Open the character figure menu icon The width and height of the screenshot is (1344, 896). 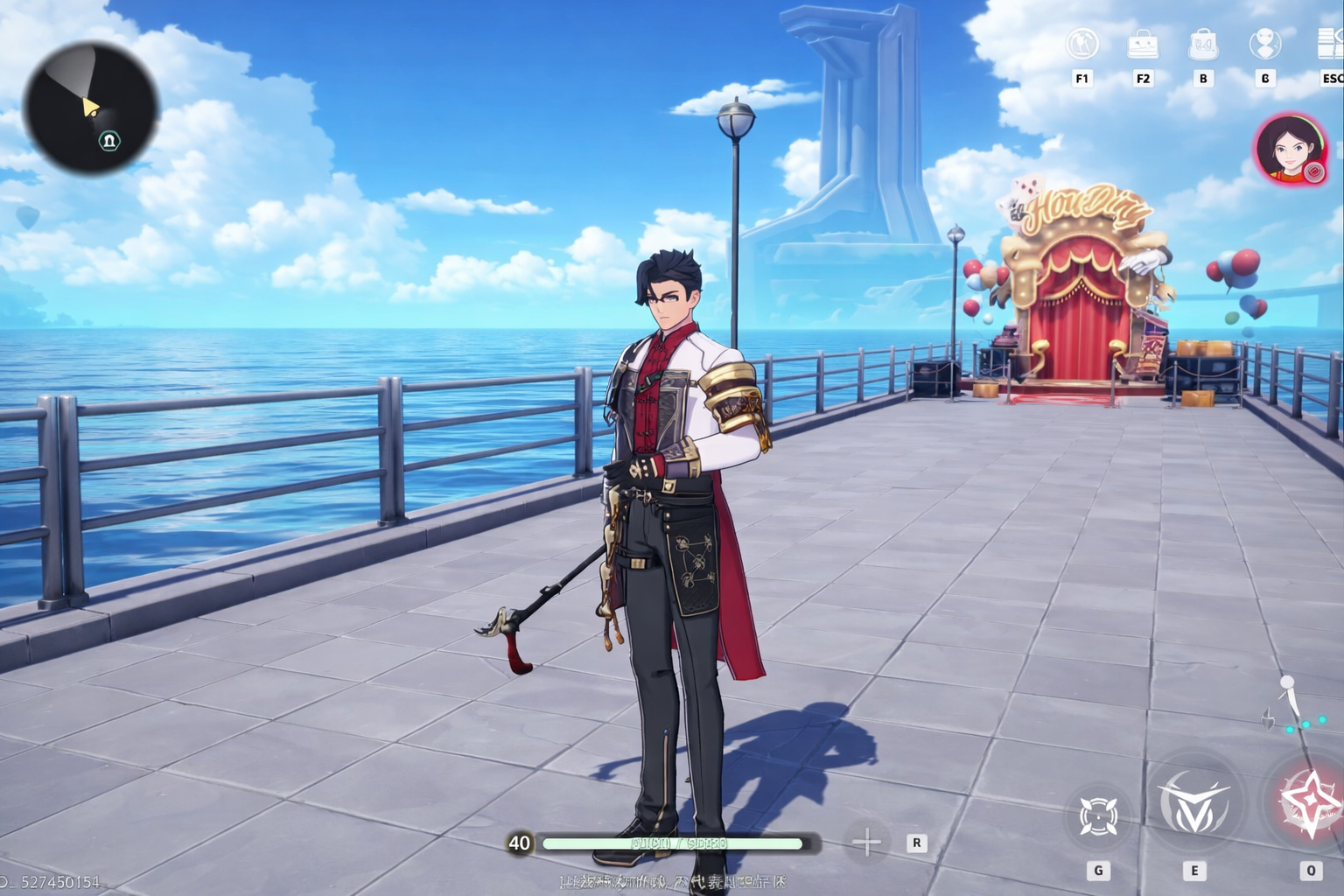pyautogui.click(x=1264, y=44)
